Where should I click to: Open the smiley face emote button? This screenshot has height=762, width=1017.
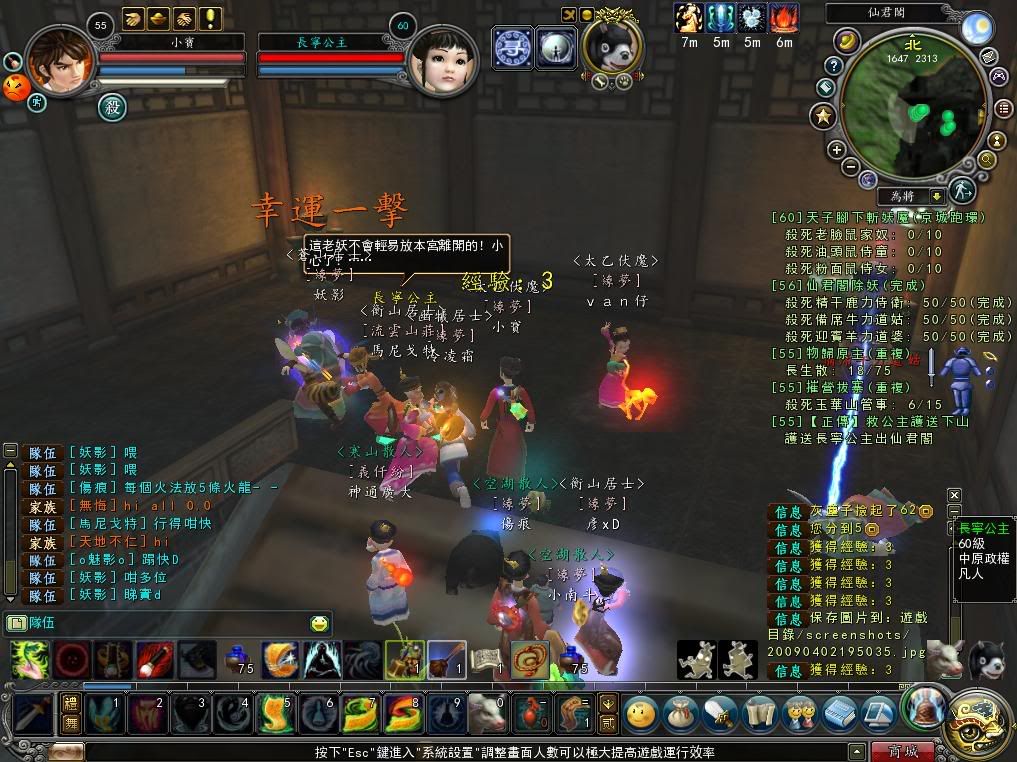click(640, 714)
